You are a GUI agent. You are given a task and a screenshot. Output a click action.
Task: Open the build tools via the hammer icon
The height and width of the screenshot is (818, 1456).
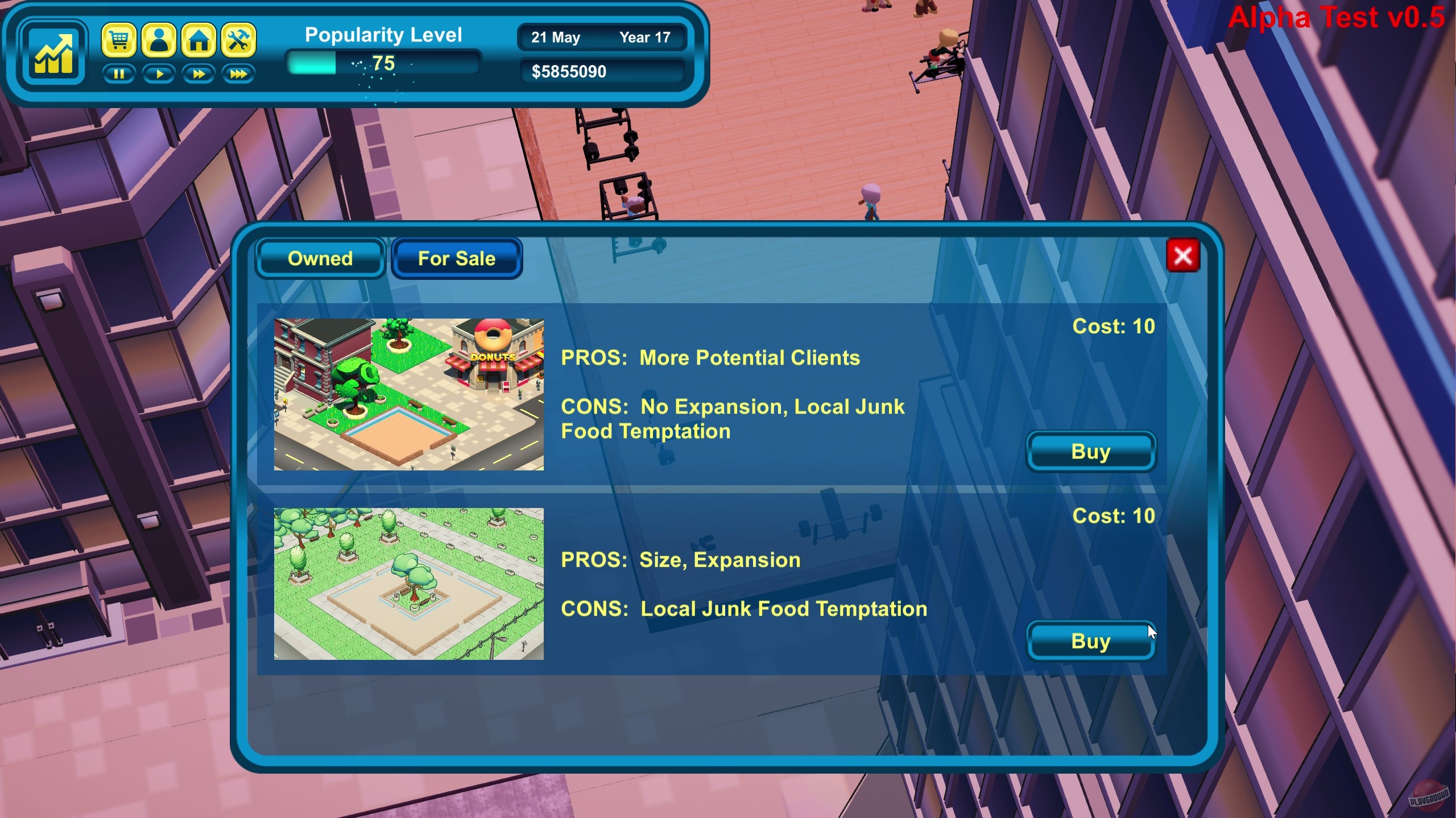(x=238, y=40)
